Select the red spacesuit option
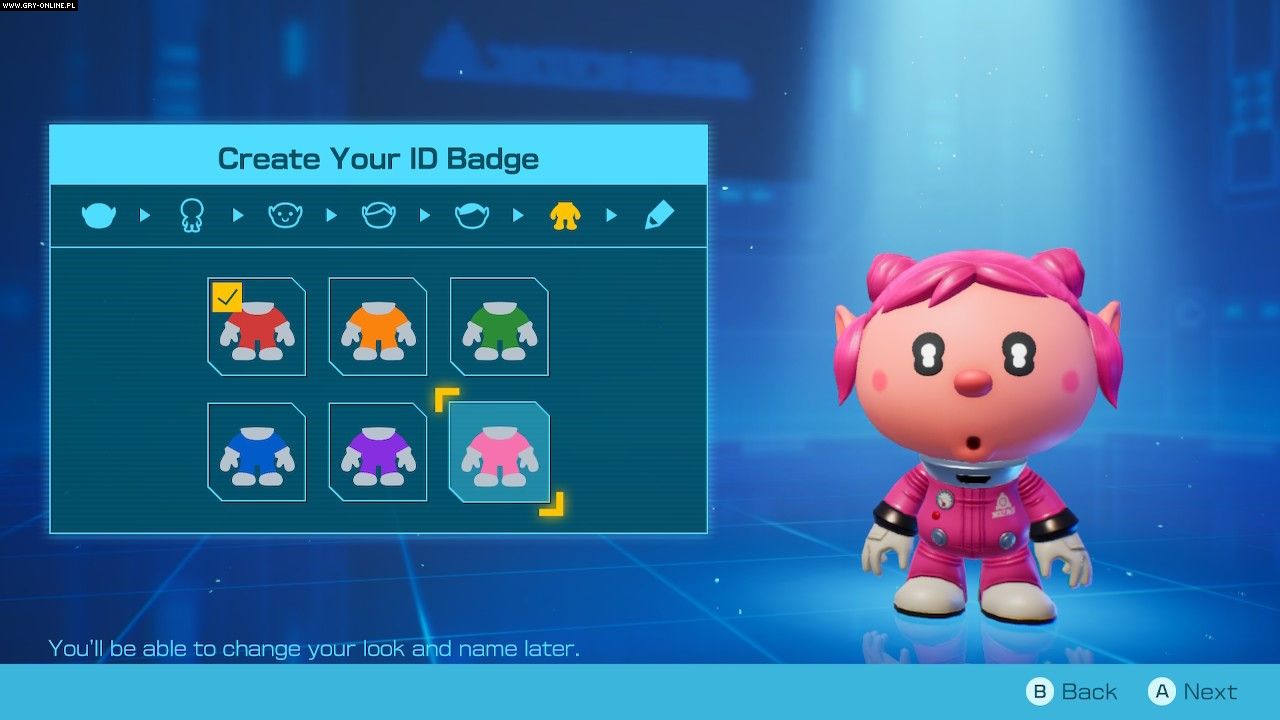The height and width of the screenshot is (720, 1280). click(257, 327)
